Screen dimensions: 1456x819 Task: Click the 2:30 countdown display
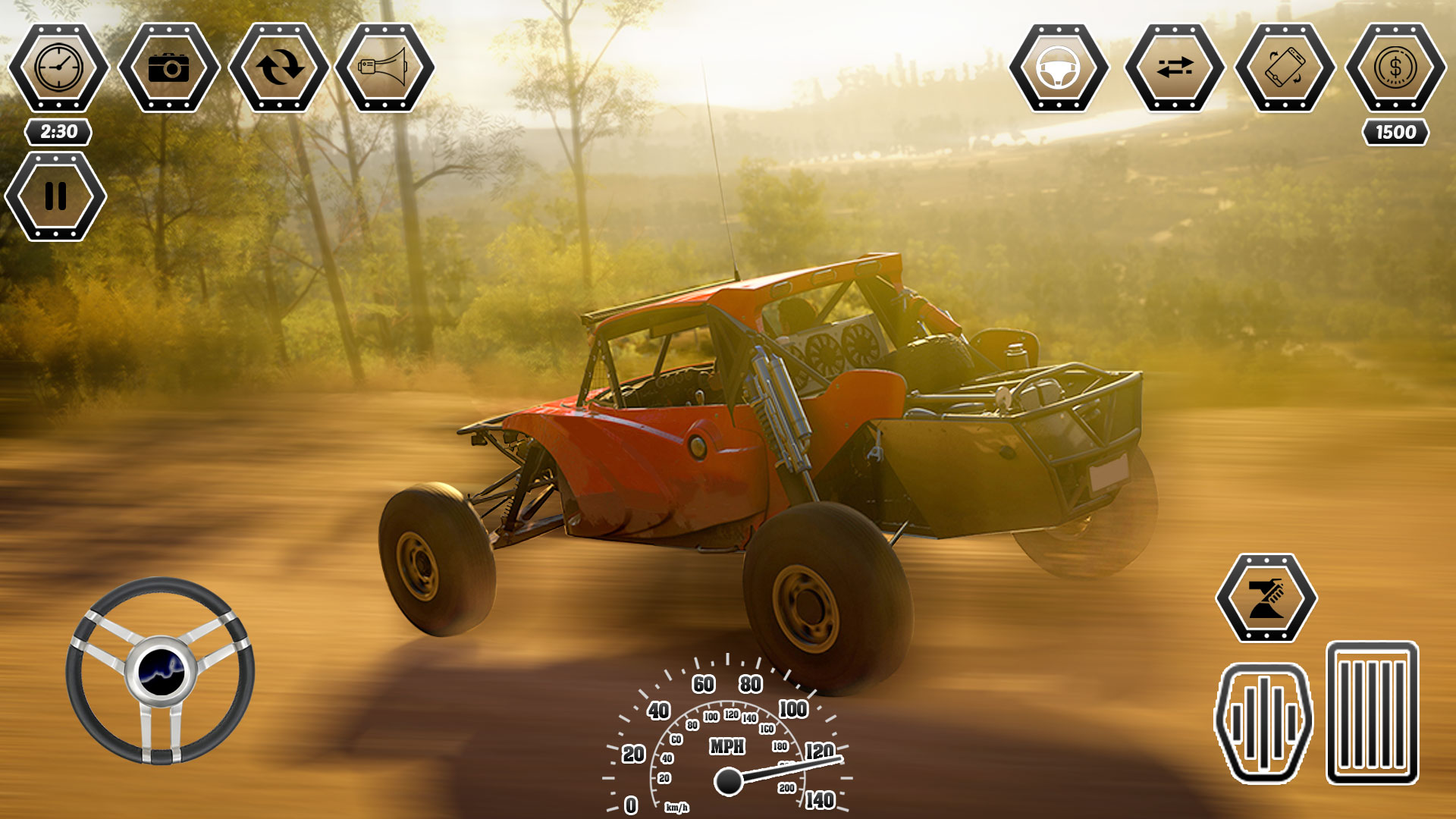(57, 130)
